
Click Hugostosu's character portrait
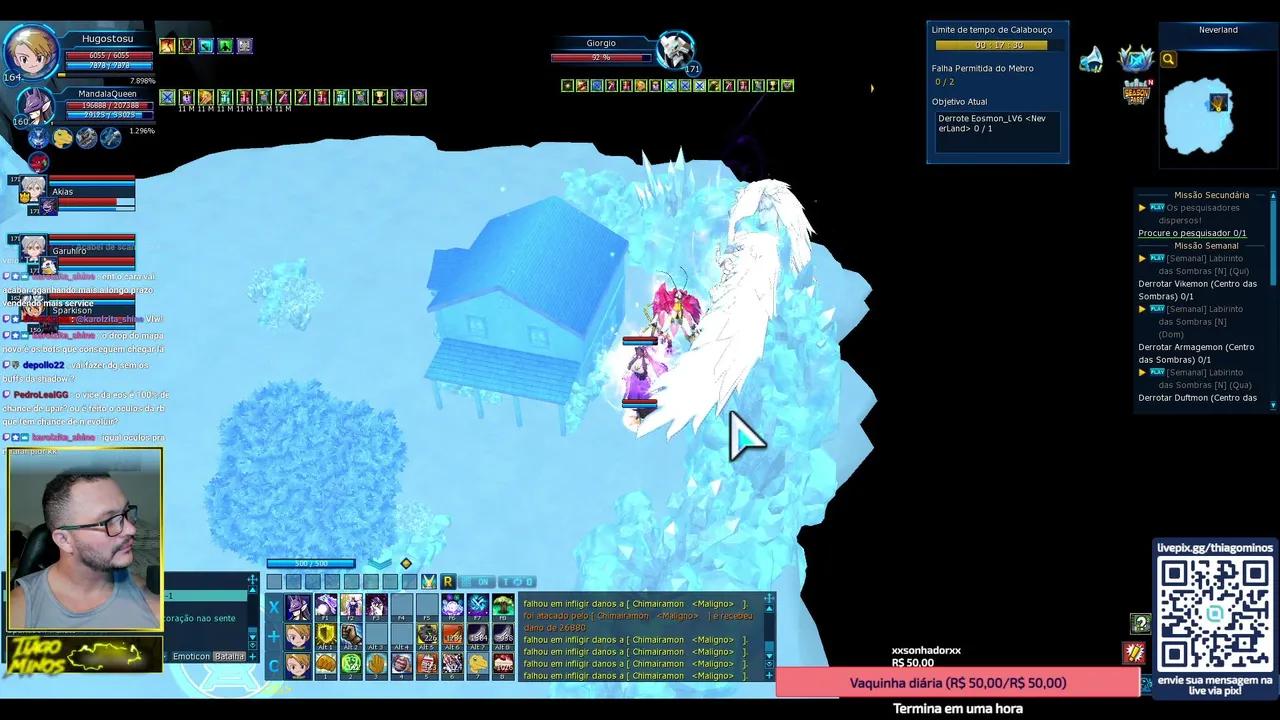pos(32,50)
